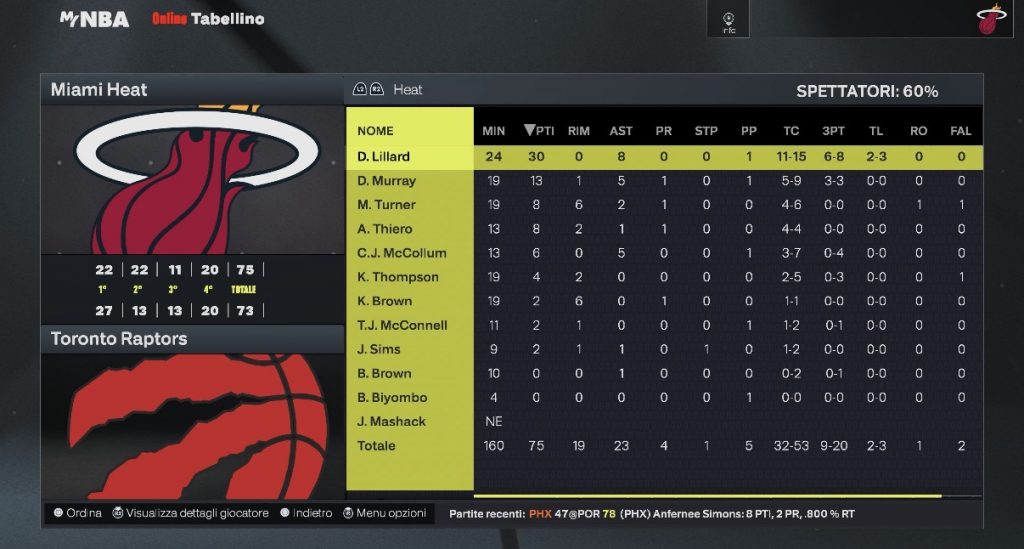Open the Miami Heat team panel
The height and width of the screenshot is (549, 1024).
pos(99,90)
